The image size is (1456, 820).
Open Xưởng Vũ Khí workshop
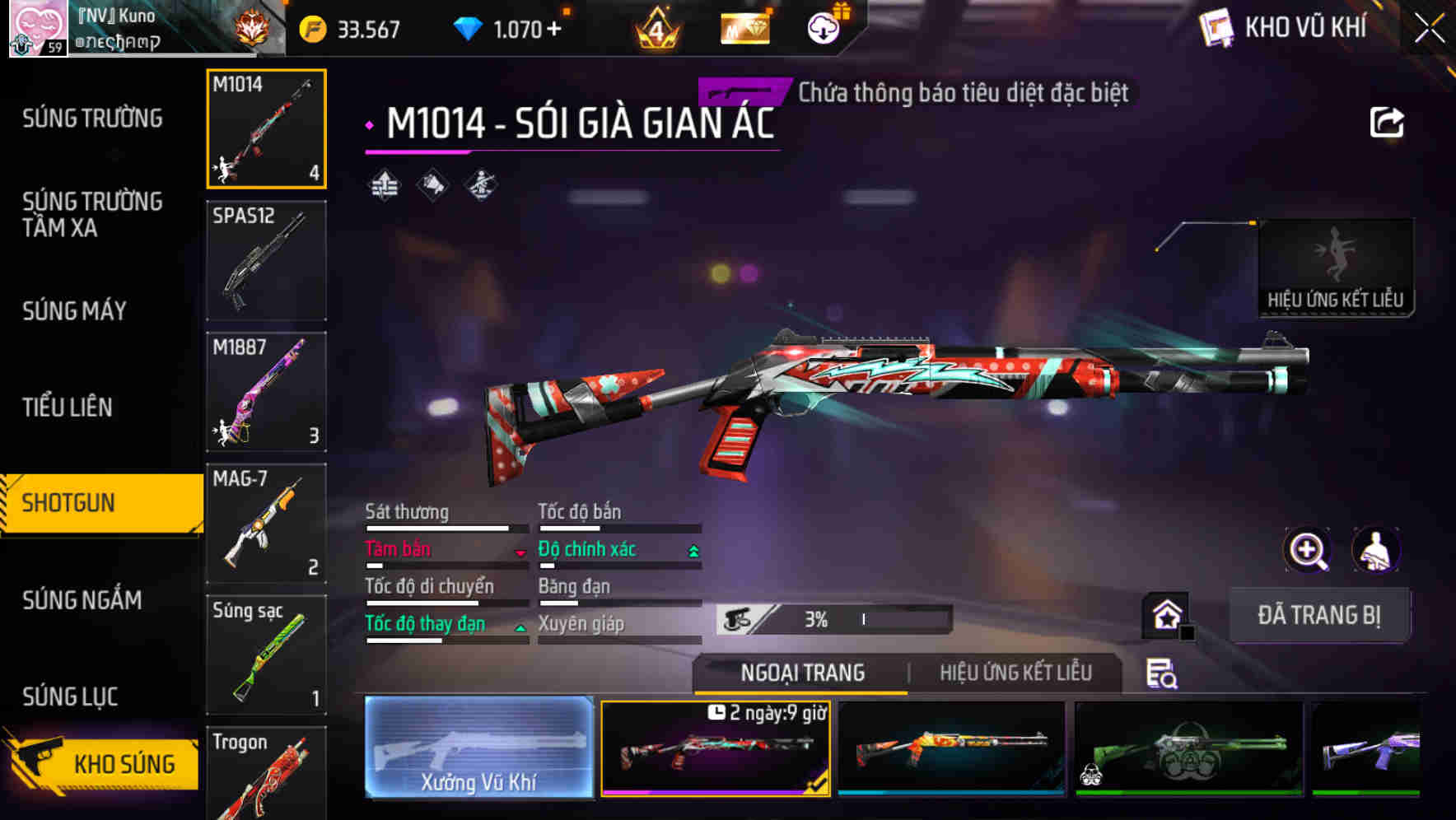click(478, 749)
